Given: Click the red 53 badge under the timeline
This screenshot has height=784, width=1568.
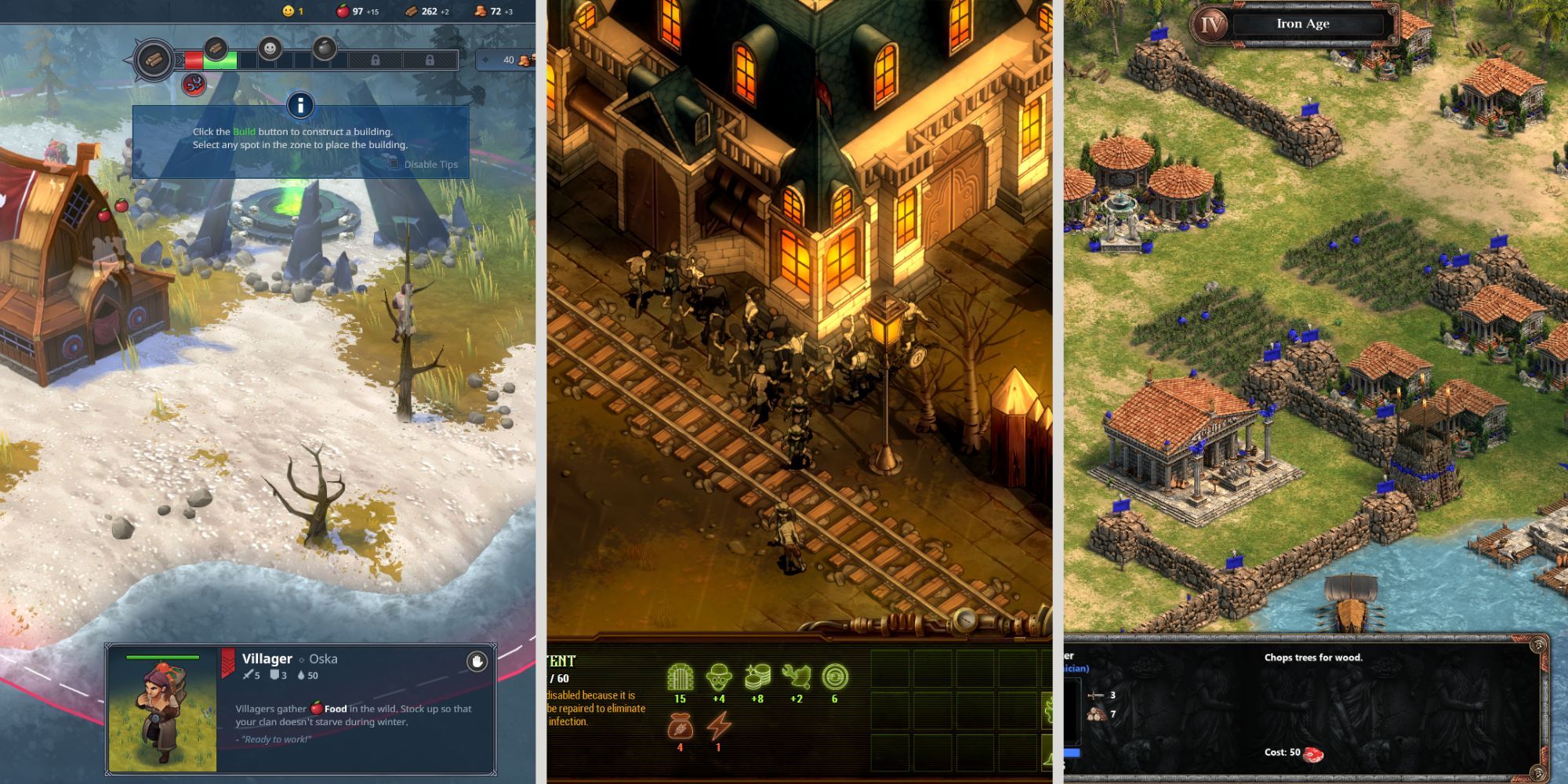Looking at the screenshot, I should coord(193,85).
